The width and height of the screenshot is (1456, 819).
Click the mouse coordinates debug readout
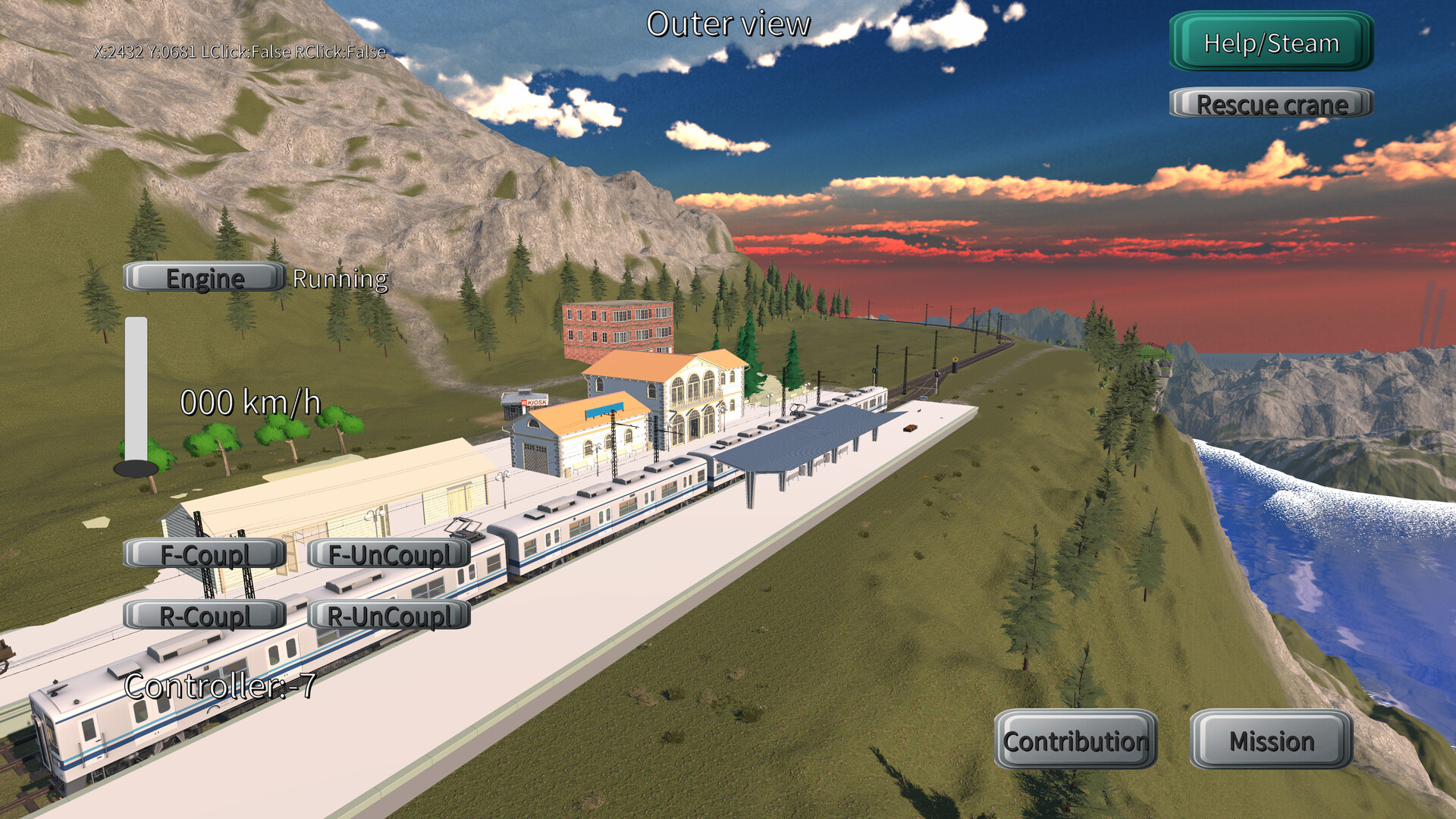click(239, 54)
